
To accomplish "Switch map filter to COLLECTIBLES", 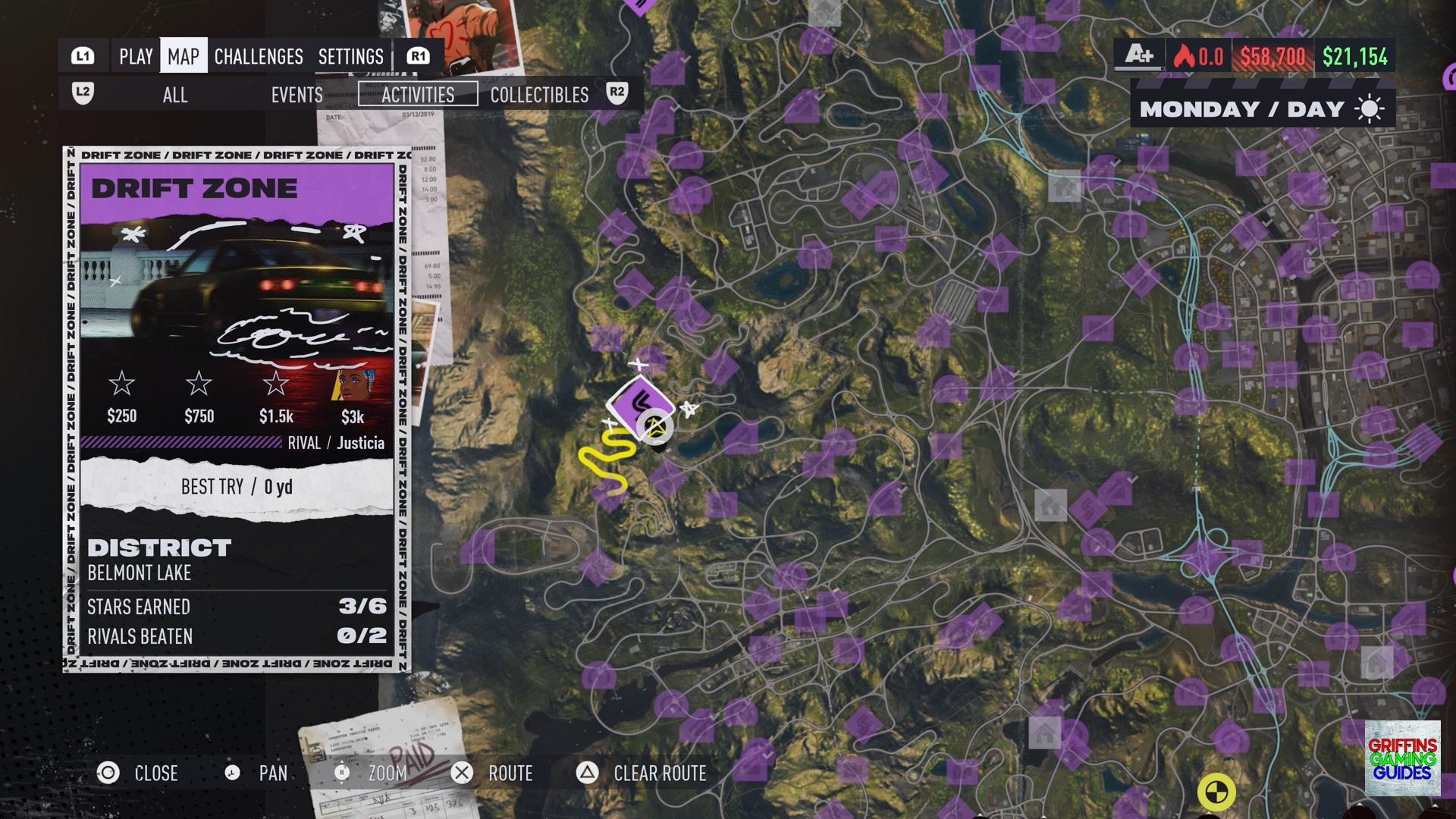I will click(x=539, y=95).
